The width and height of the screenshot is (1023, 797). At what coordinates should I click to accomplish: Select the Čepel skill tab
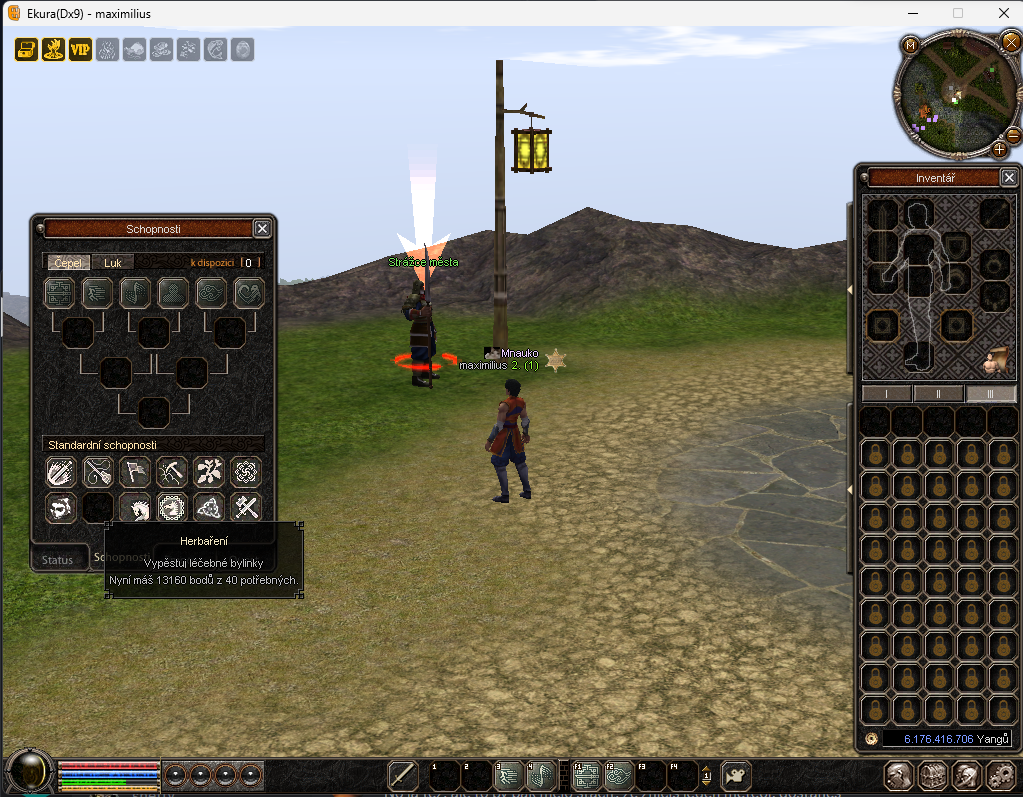pyautogui.click(x=68, y=262)
